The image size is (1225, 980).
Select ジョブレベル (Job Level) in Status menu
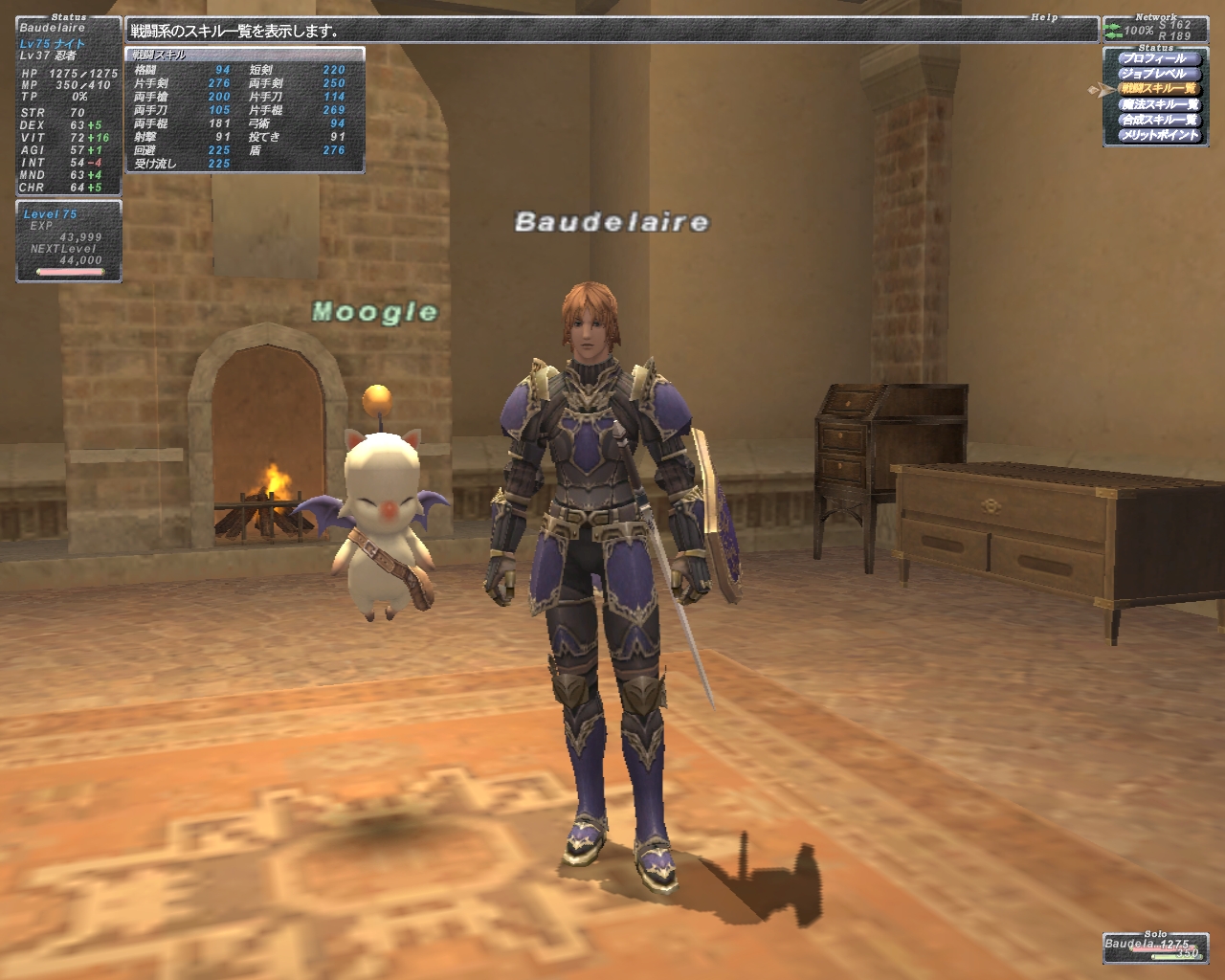[1154, 74]
